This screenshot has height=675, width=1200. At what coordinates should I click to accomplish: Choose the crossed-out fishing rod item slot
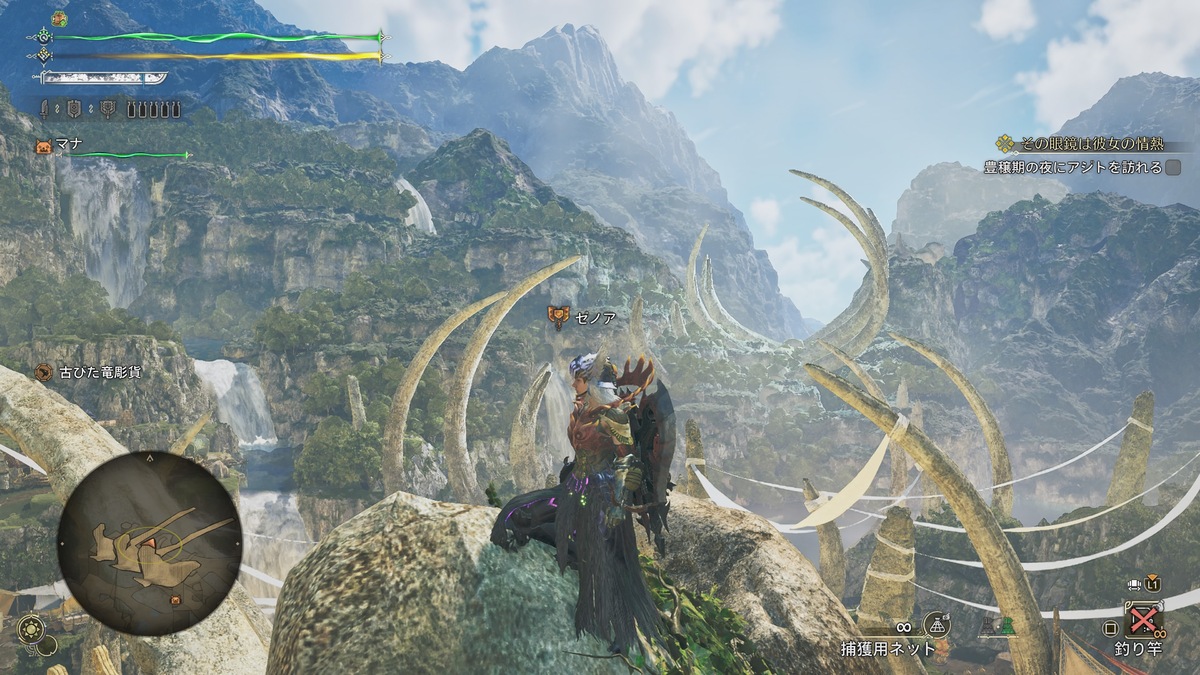coord(1142,621)
